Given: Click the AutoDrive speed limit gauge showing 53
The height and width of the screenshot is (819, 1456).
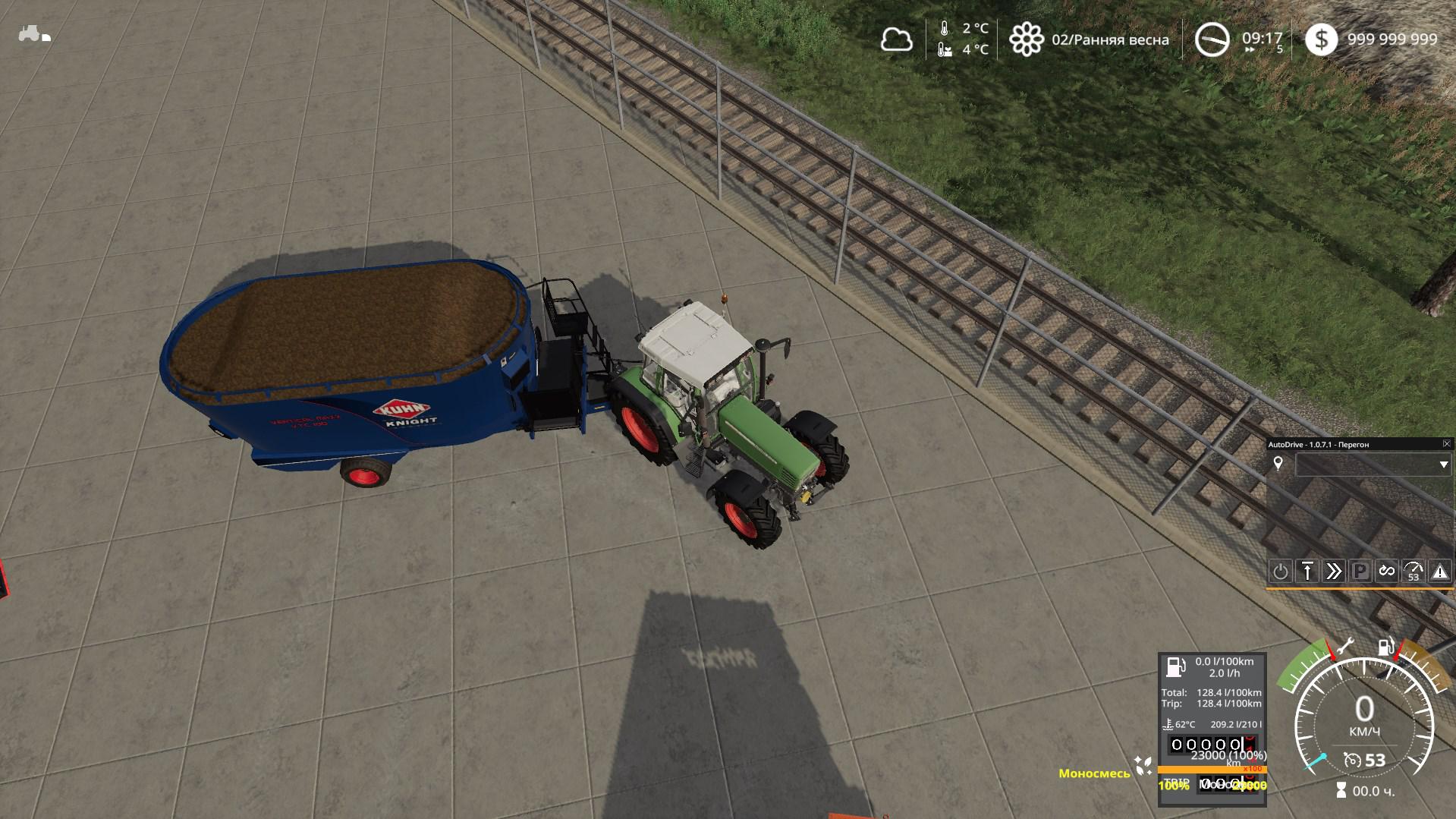Looking at the screenshot, I should pyautogui.click(x=1414, y=572).
